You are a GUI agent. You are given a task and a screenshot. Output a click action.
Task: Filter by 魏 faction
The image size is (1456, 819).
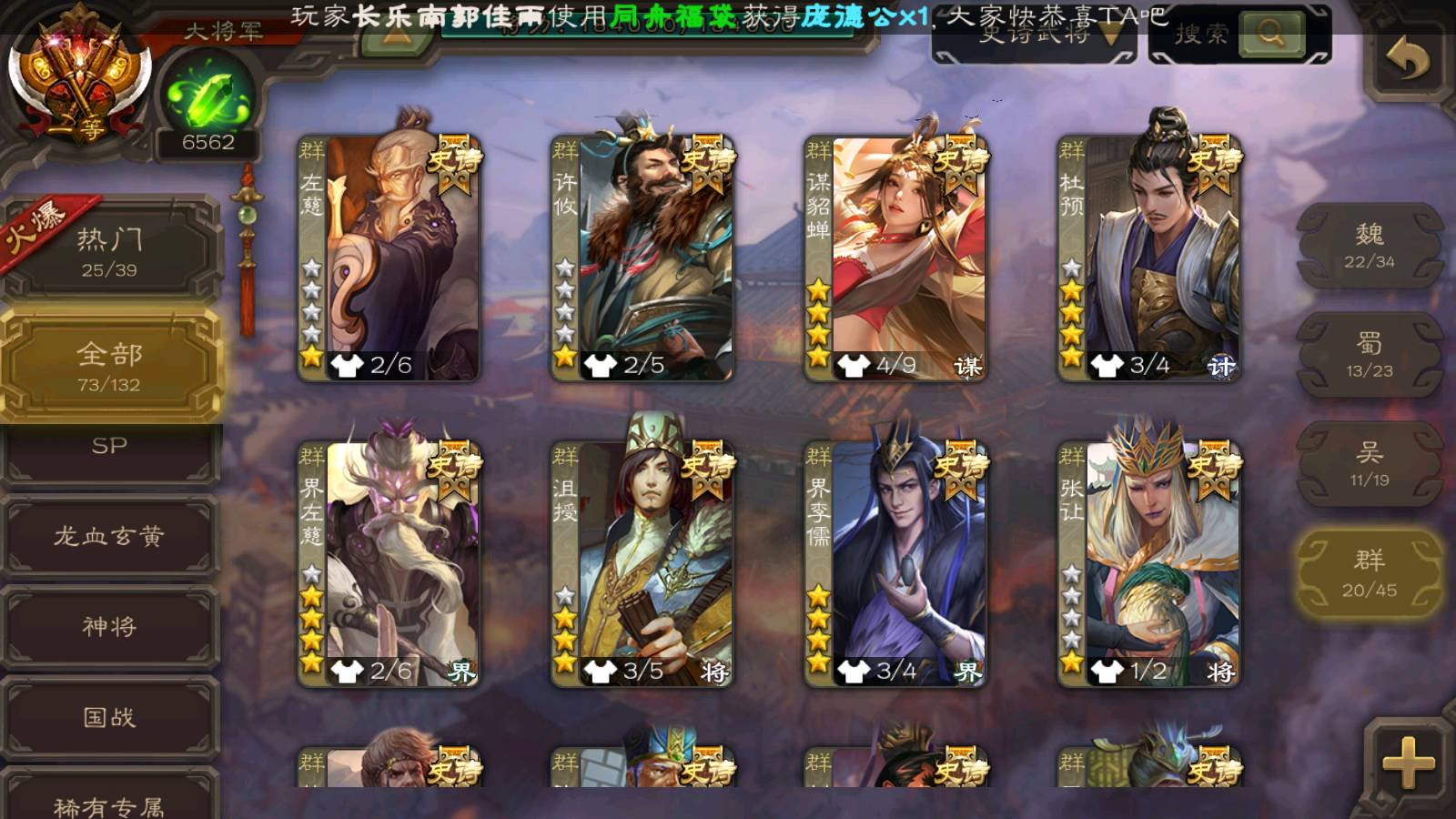(x=1369, y=246)
